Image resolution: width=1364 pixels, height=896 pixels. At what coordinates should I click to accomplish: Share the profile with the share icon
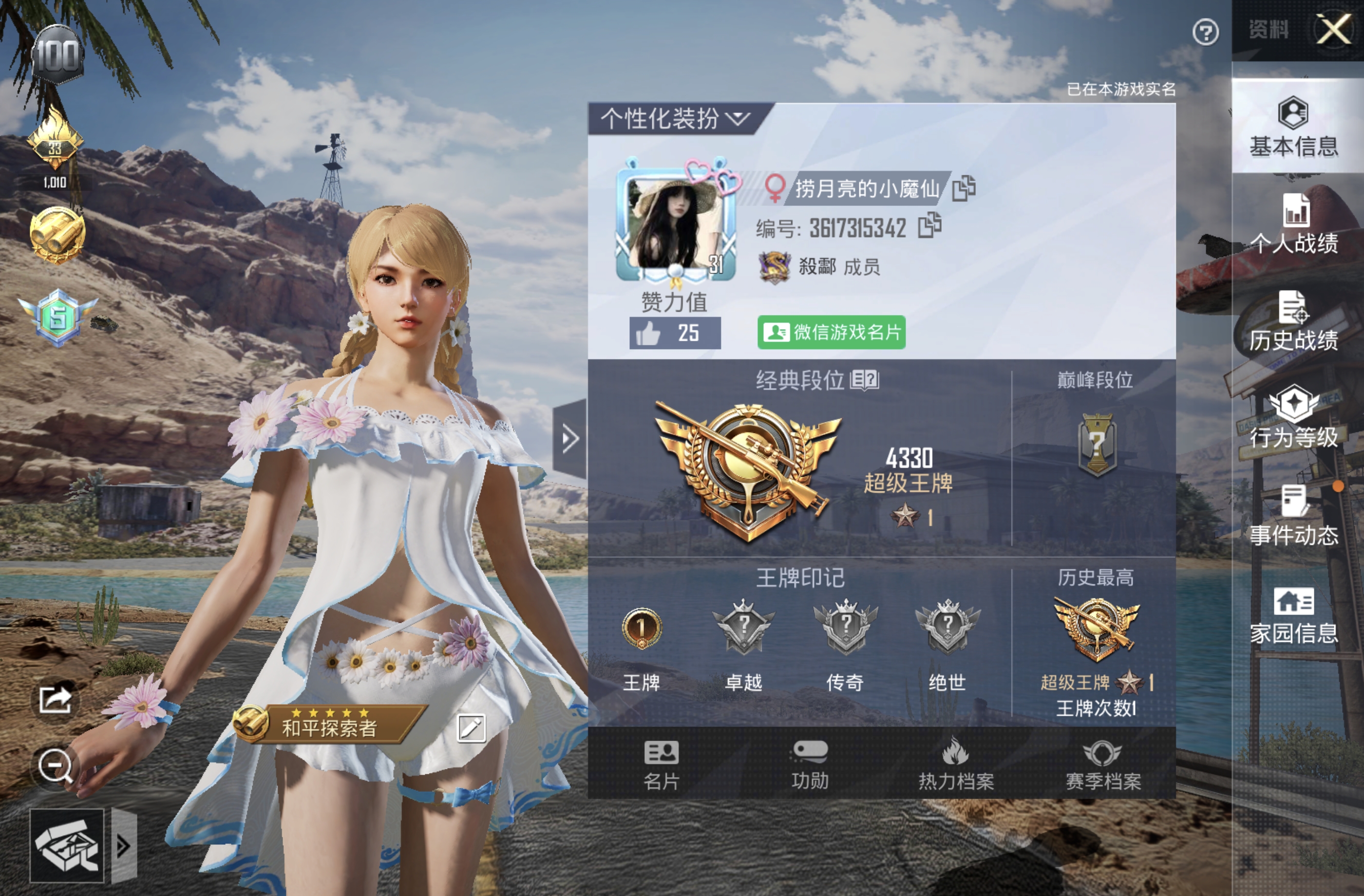coord(55,699)
